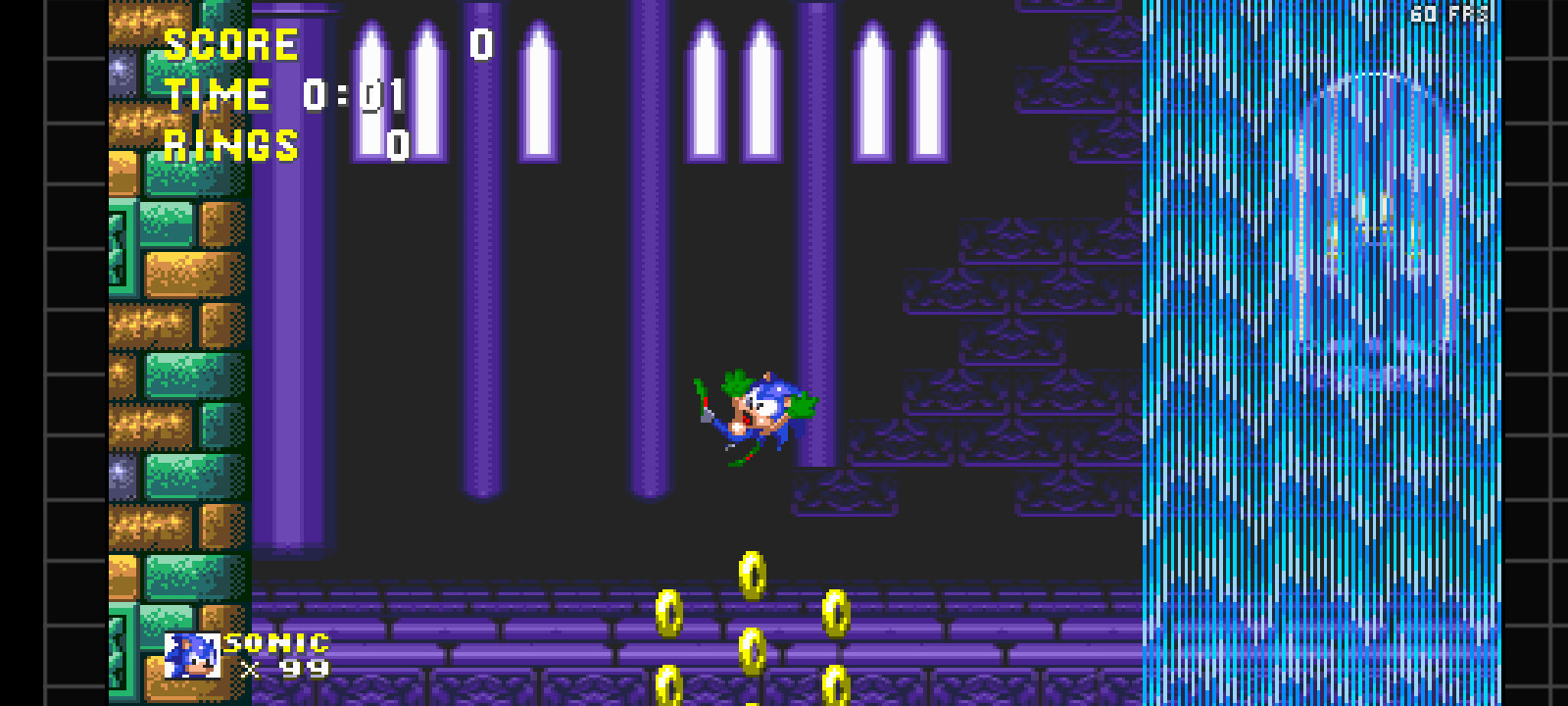Click the glowing crystal in the brick wall
The width and height of the screenshot is (1568, 706).
[118, 67]
